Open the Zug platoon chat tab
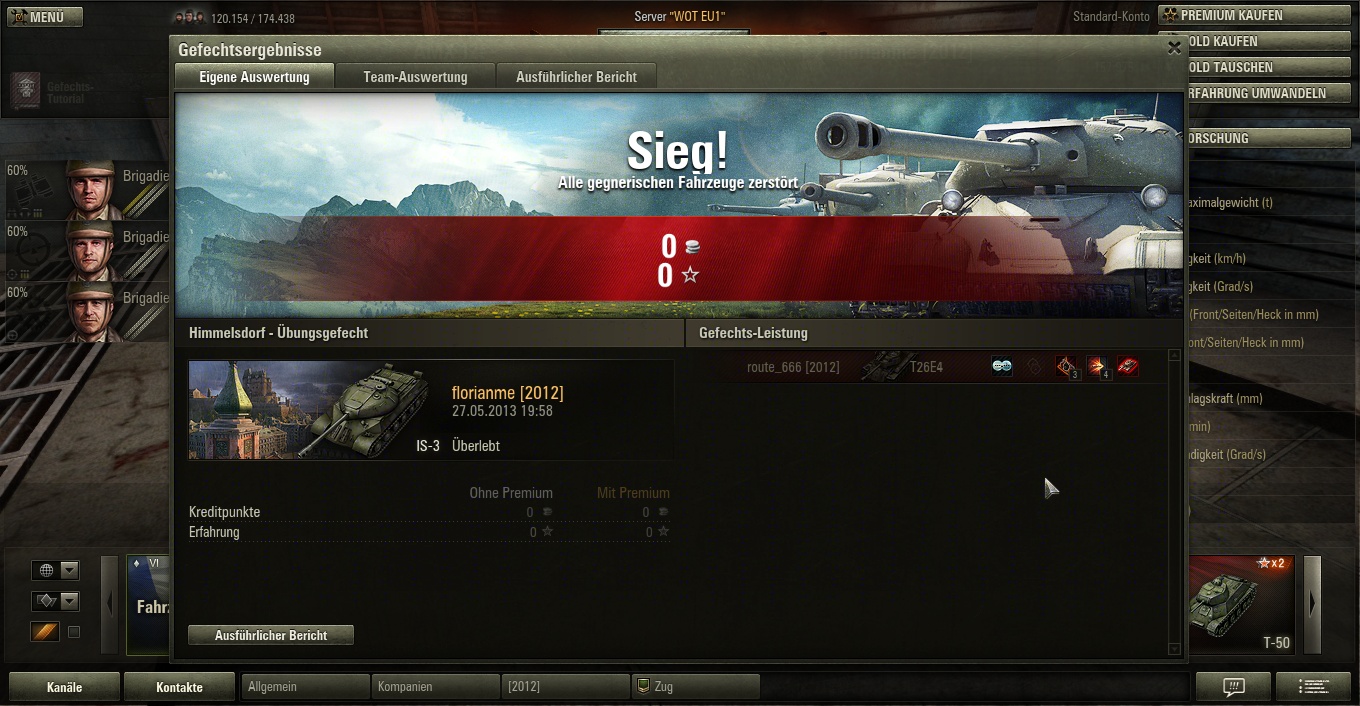 (695, 687)
